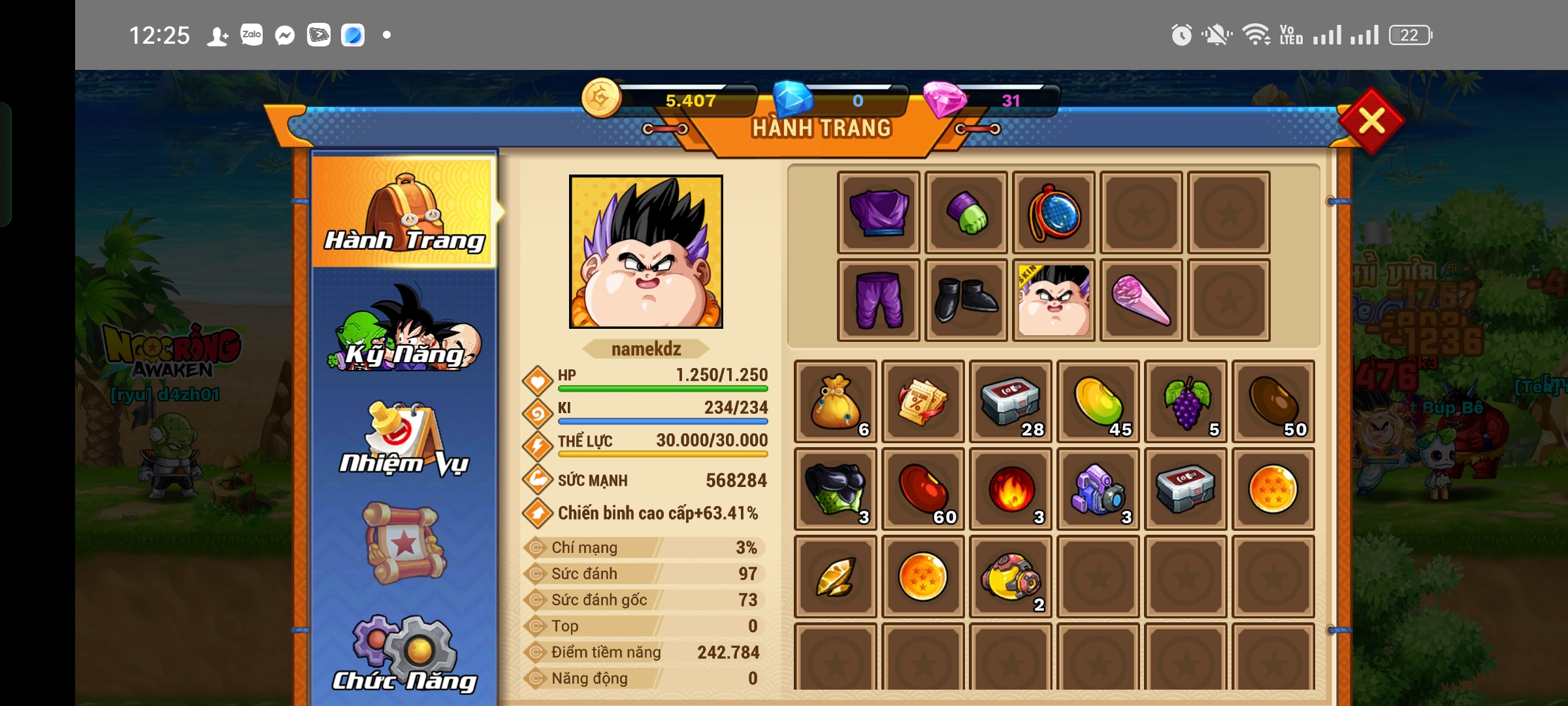Select the gold bag item stack
The width and height of the screenshot is (1568, 706).
(x=835, y=401)
